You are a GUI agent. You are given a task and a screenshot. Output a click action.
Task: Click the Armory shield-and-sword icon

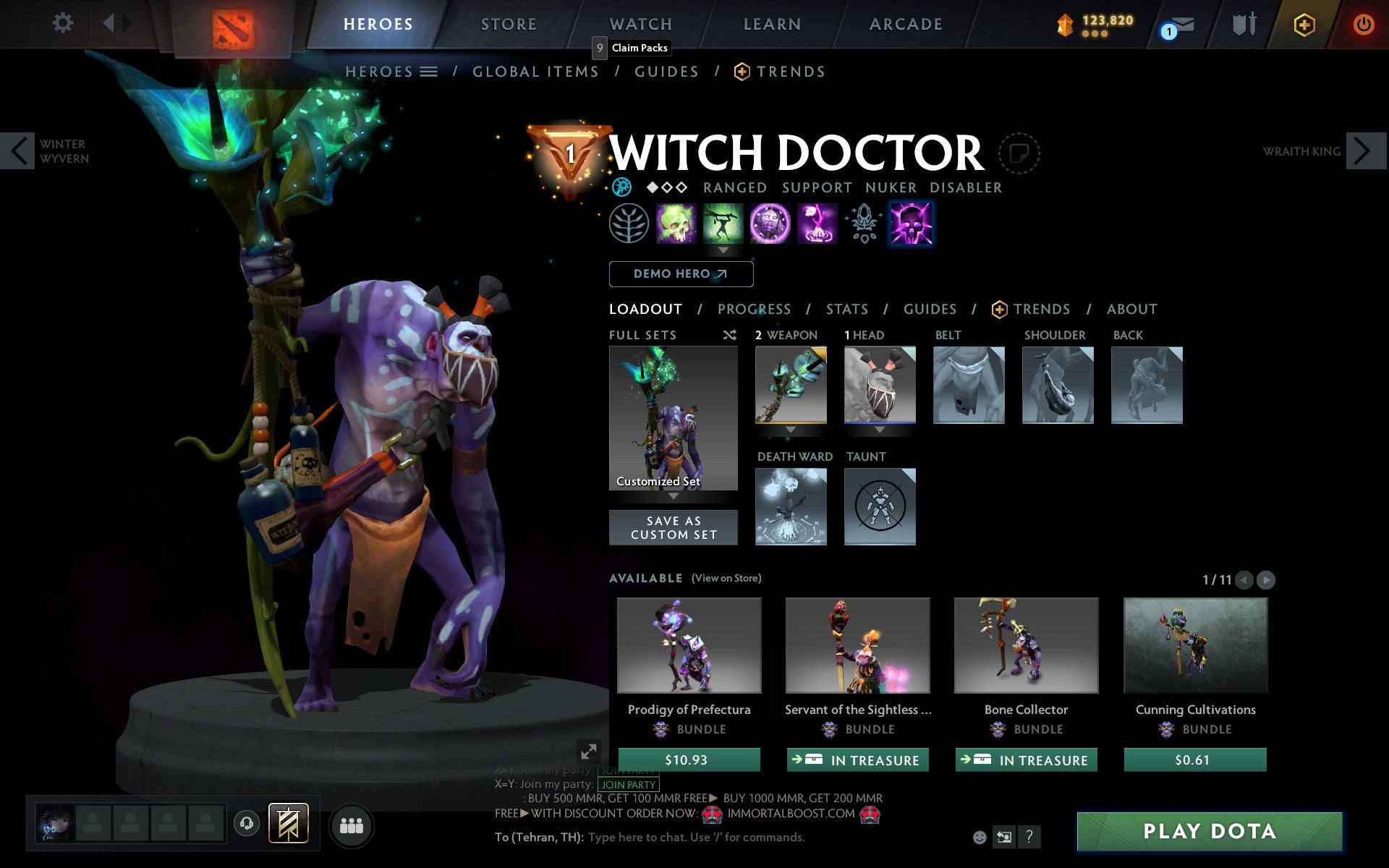tap(1242, 24)
